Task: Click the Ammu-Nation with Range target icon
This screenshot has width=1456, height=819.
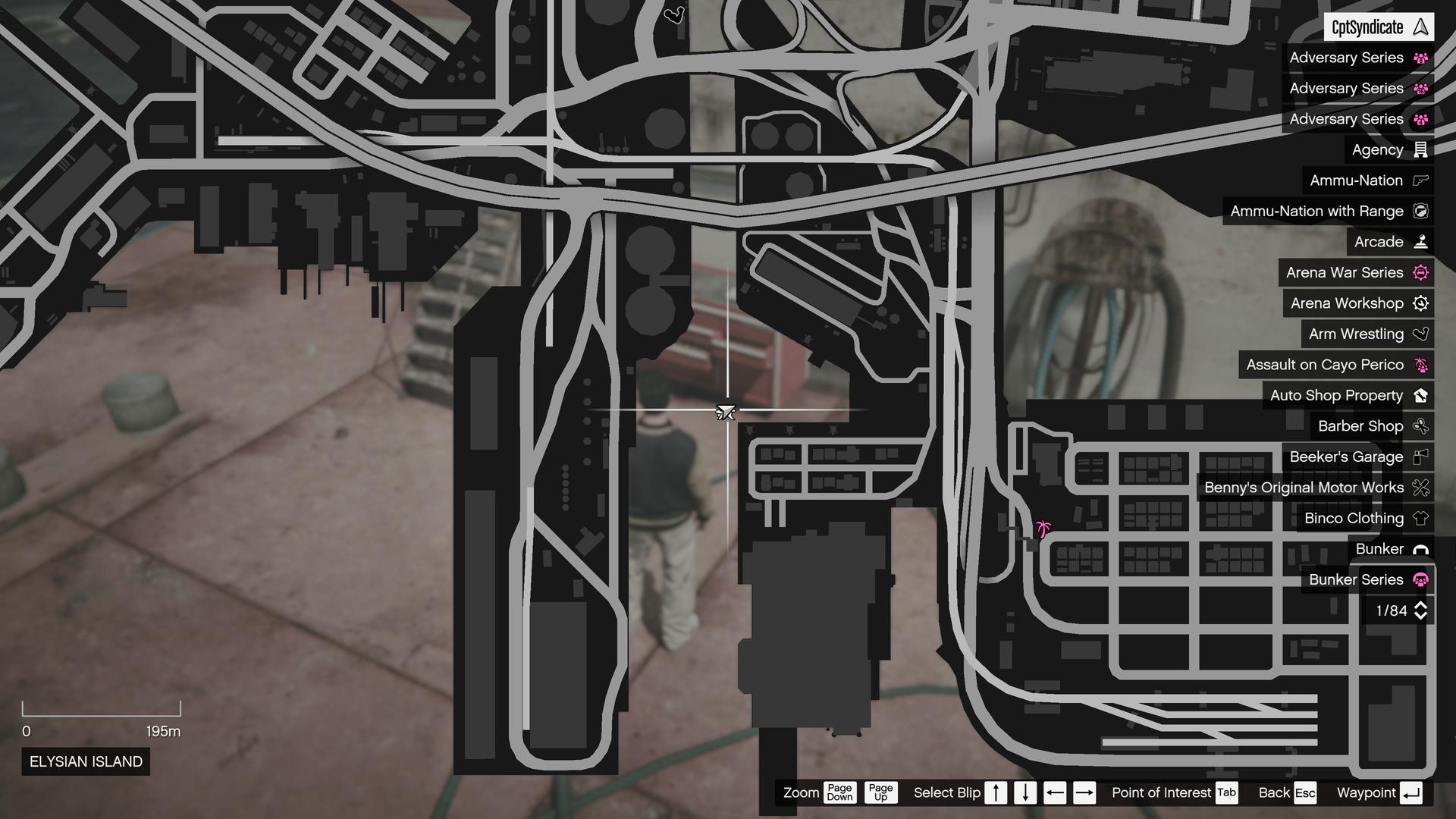Action: 1420,211
